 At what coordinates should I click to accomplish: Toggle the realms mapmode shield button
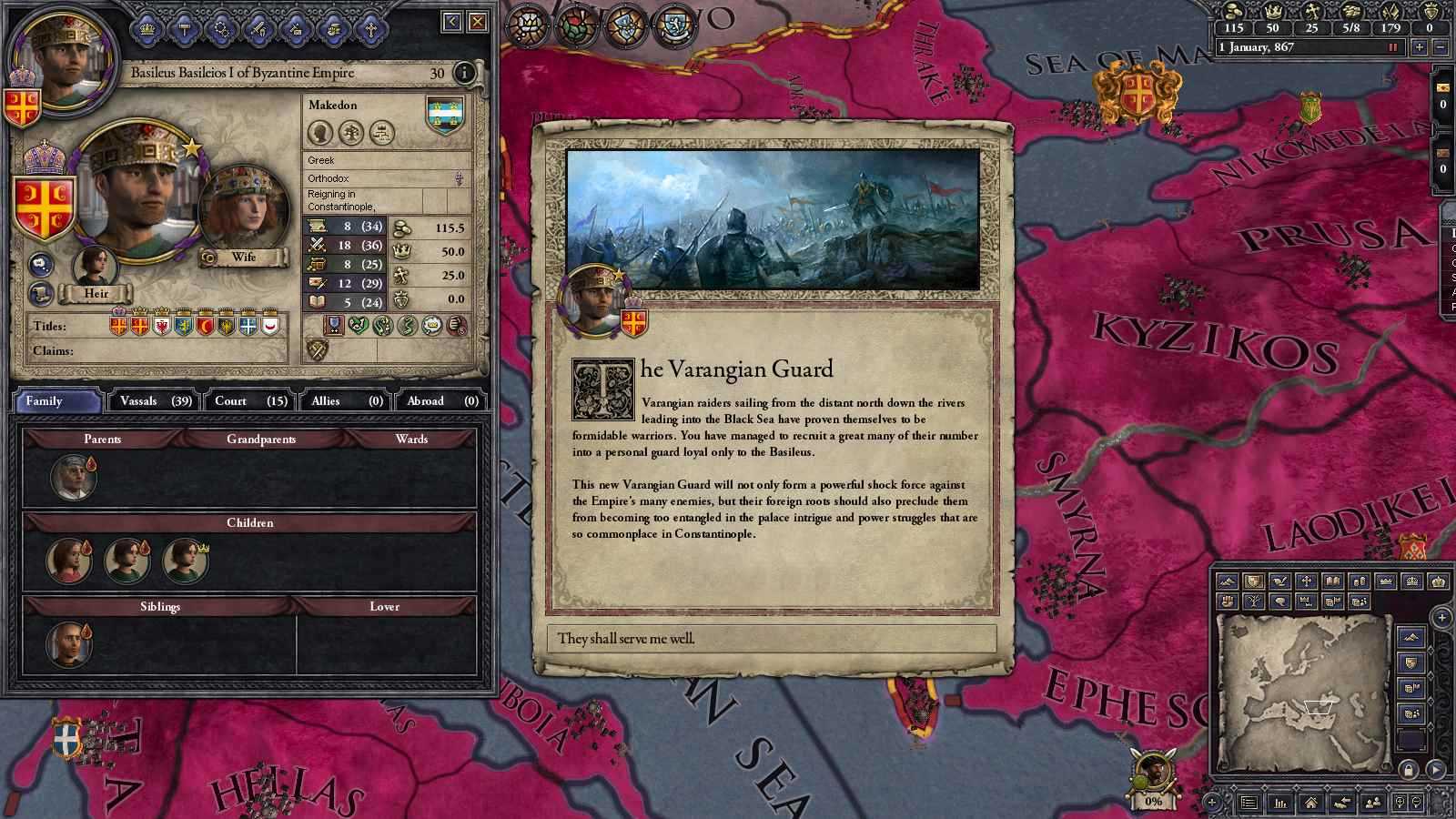coord(1253,581)
